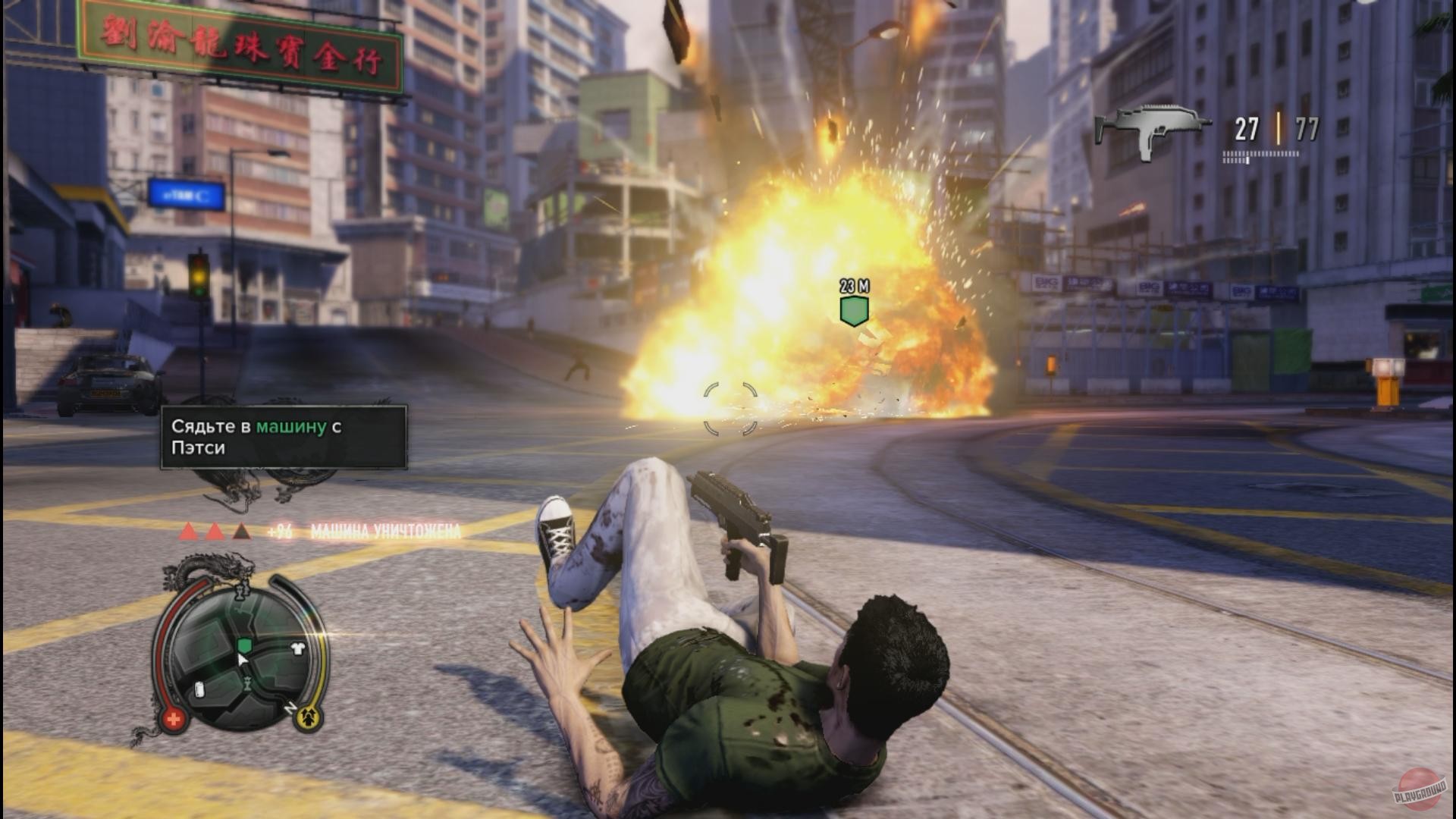Image resolution: width=1456 pixels, height=819 pixels.
Task: Select the white canister icon on minimap
Action: coord(200,689)
